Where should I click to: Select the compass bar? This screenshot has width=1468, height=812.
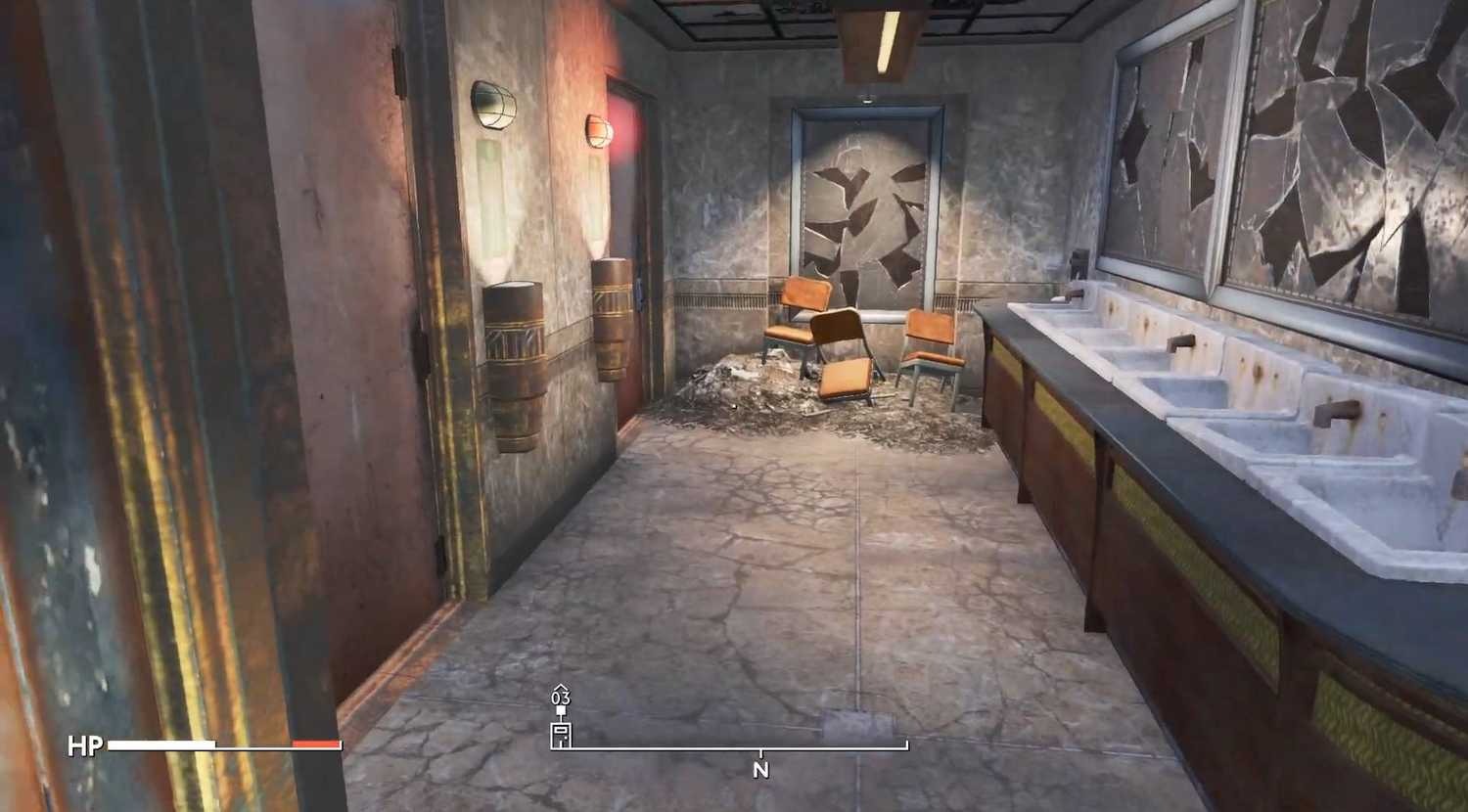coord(730,748)
